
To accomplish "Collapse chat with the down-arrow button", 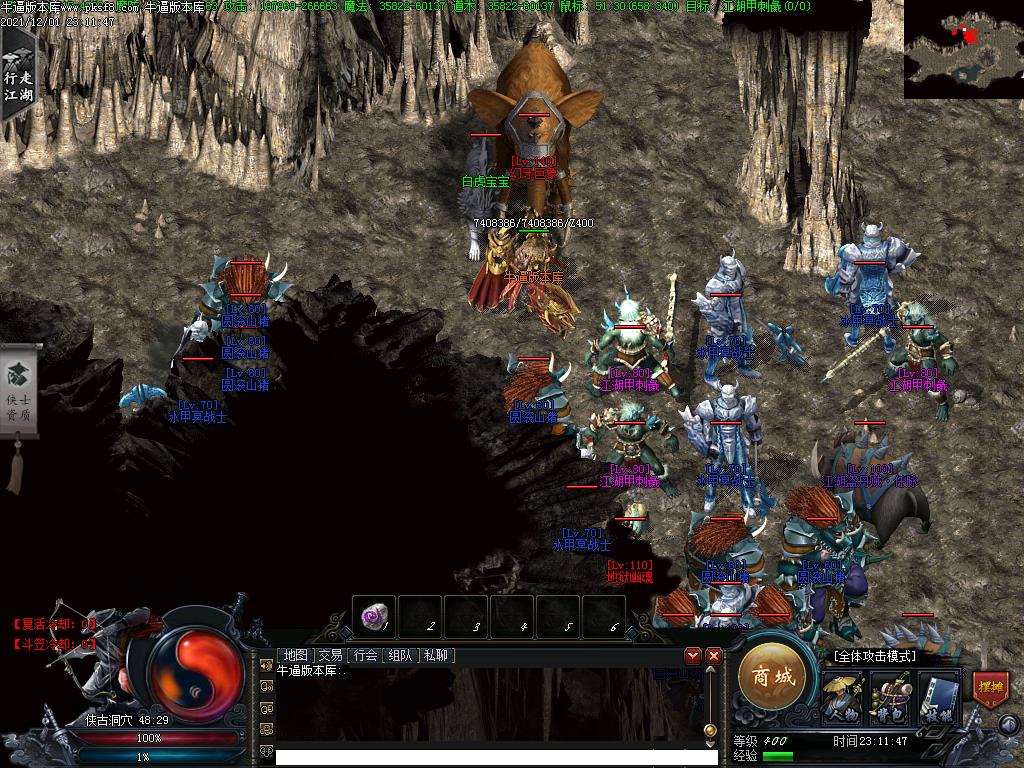I will coord(693,656).
